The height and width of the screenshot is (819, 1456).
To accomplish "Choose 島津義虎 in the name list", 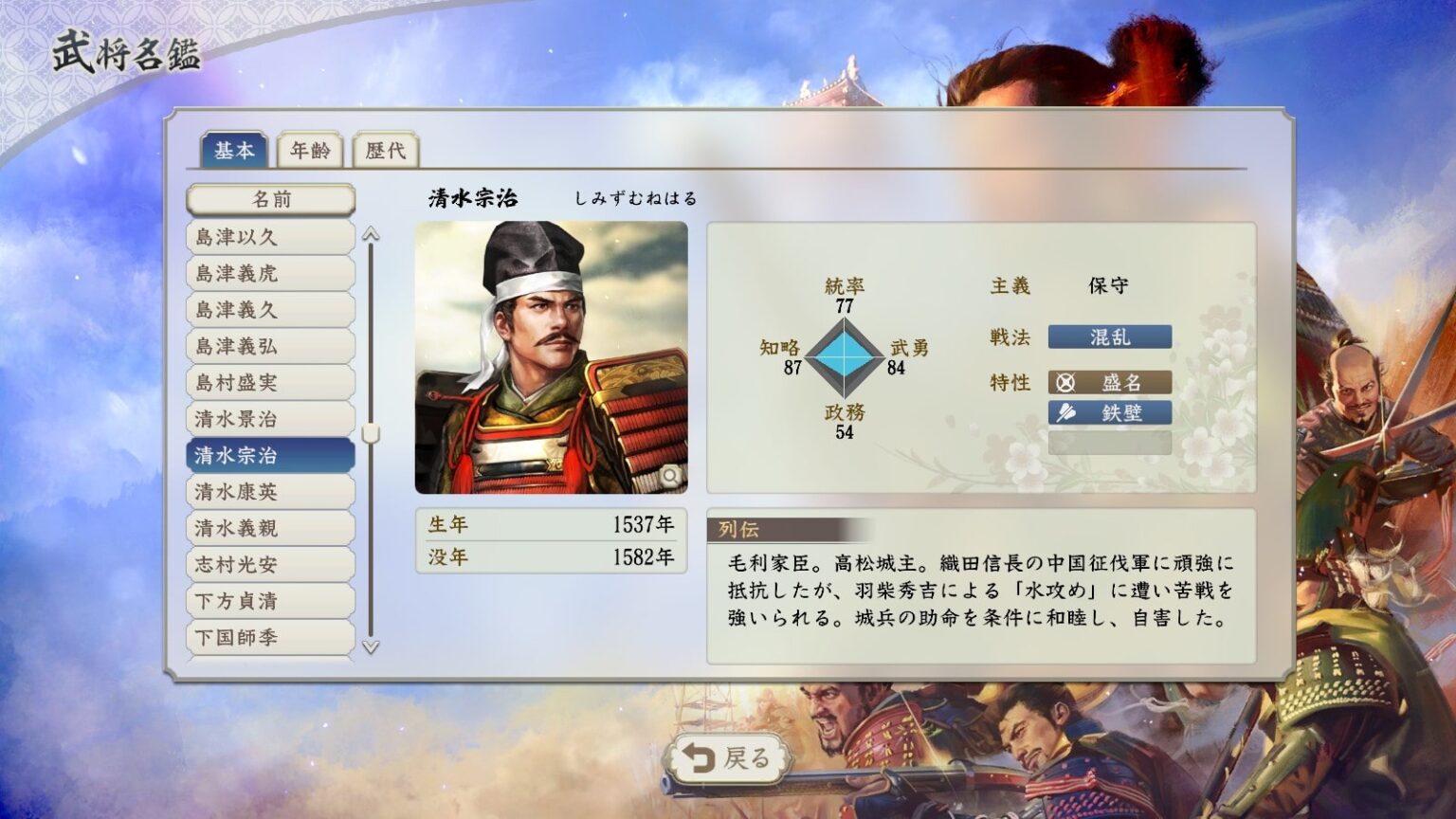I will (271, 274).
